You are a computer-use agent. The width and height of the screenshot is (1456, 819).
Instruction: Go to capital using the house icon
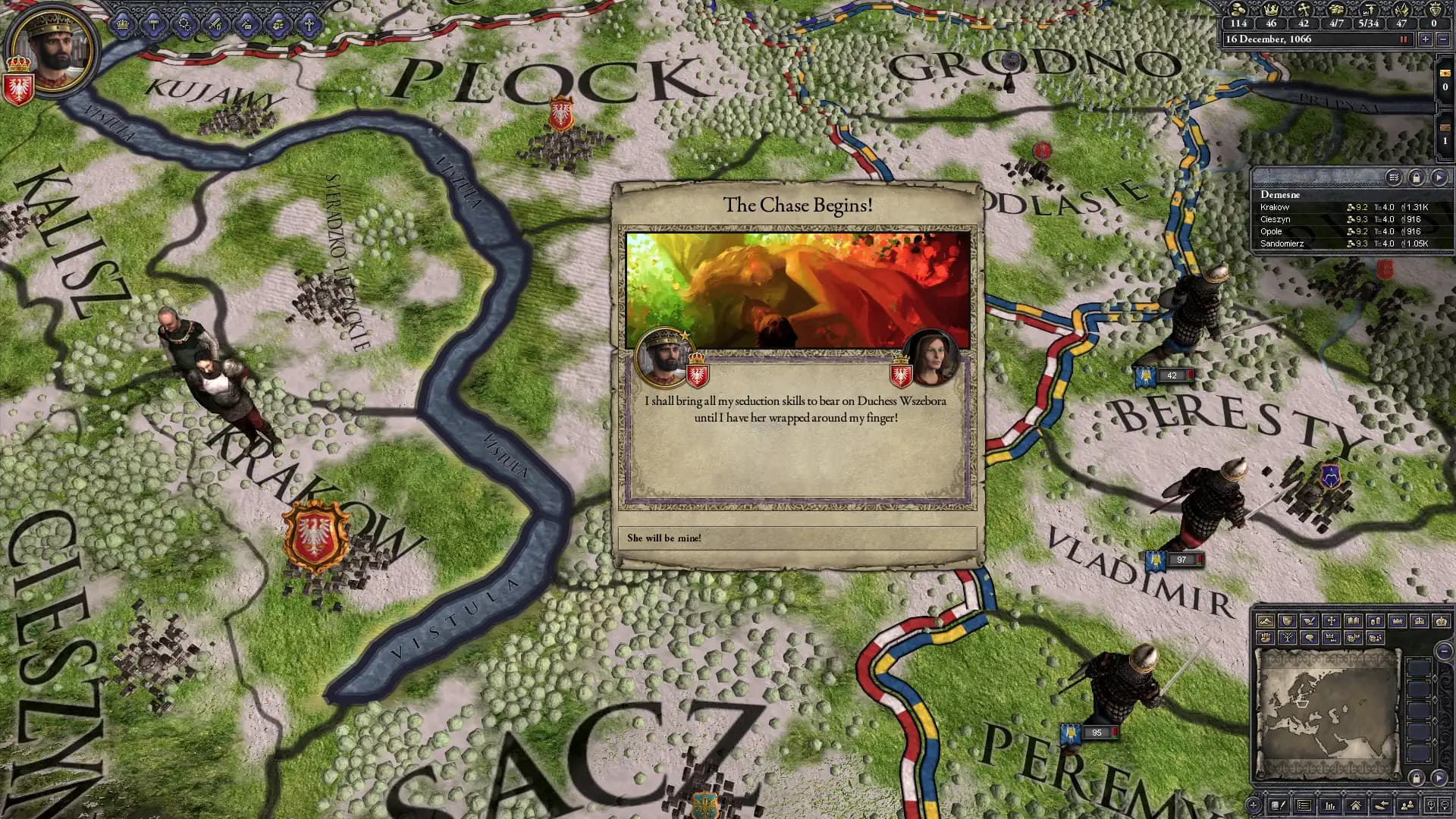1357,805
